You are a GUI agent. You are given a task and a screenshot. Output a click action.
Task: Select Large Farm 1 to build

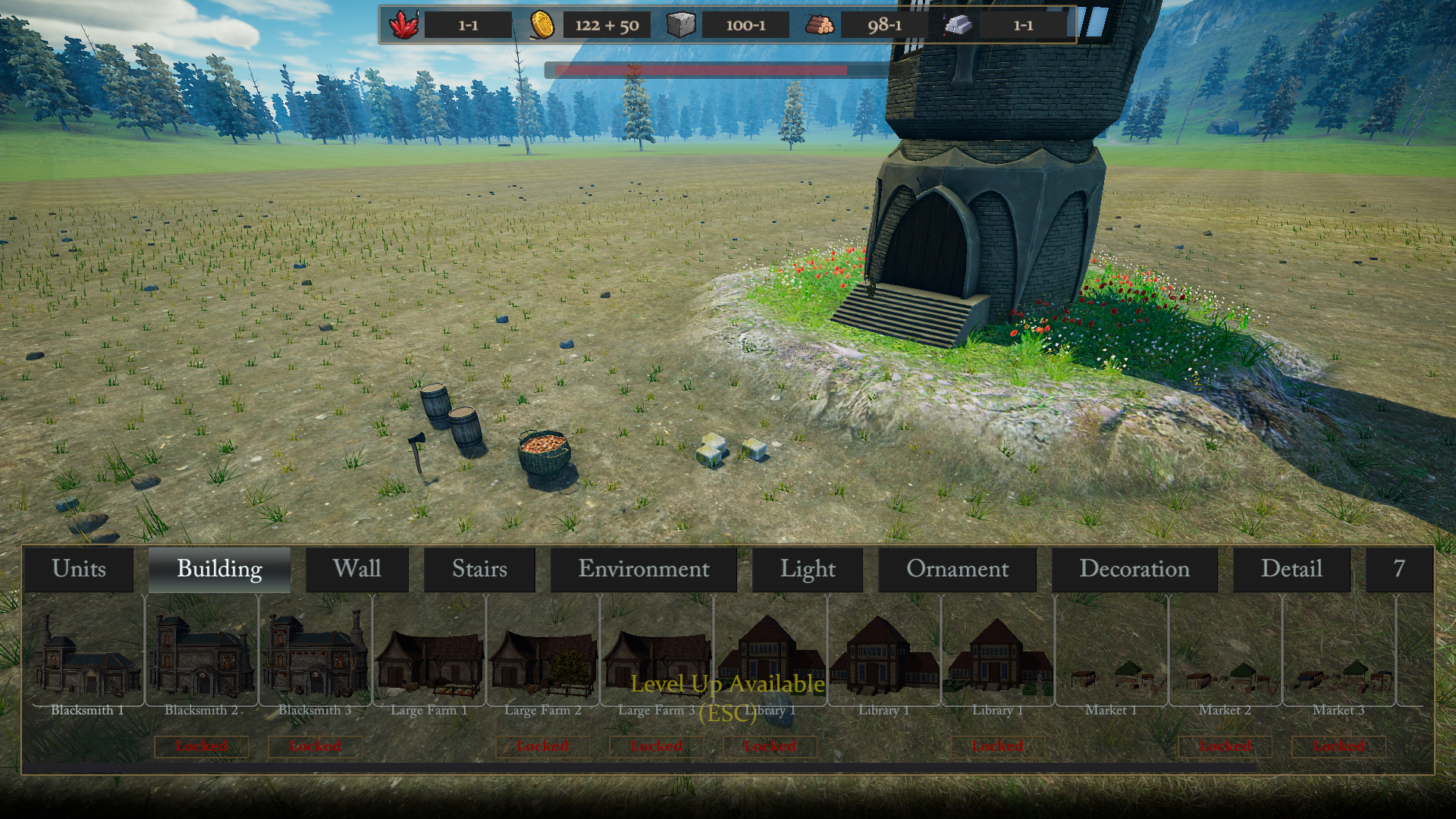(x=428, y=656)
